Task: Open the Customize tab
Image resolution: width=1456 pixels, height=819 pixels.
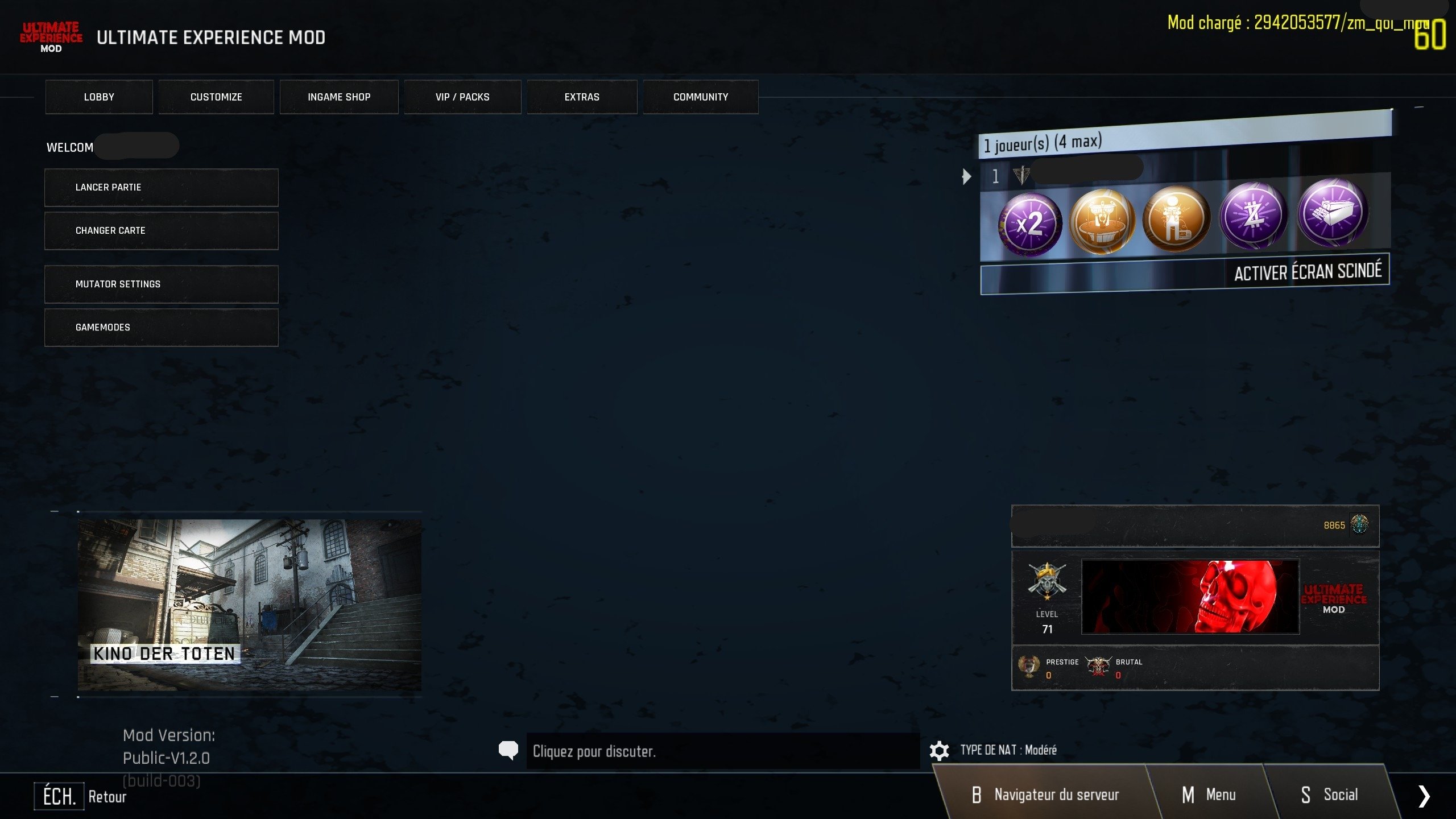Action: [x=216, y=97]
